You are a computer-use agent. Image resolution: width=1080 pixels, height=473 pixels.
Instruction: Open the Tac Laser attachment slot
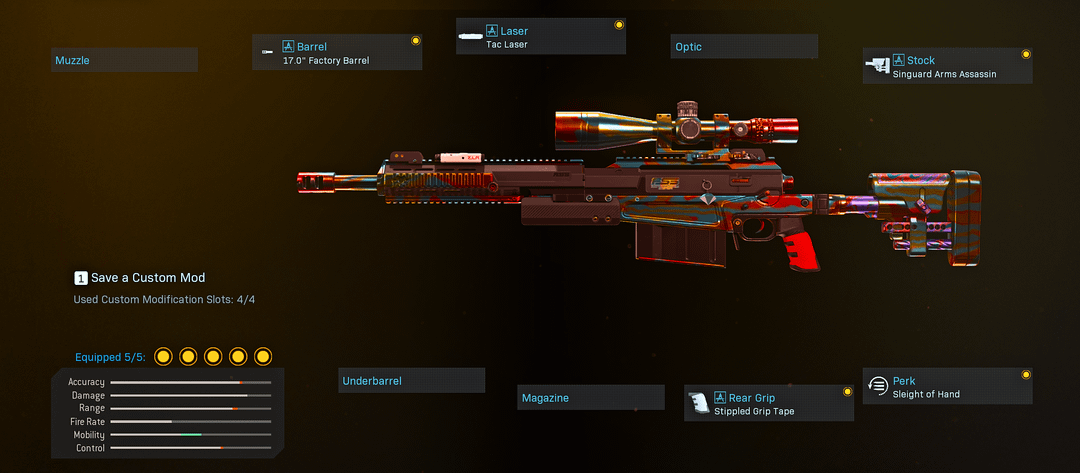click(540, 37)
